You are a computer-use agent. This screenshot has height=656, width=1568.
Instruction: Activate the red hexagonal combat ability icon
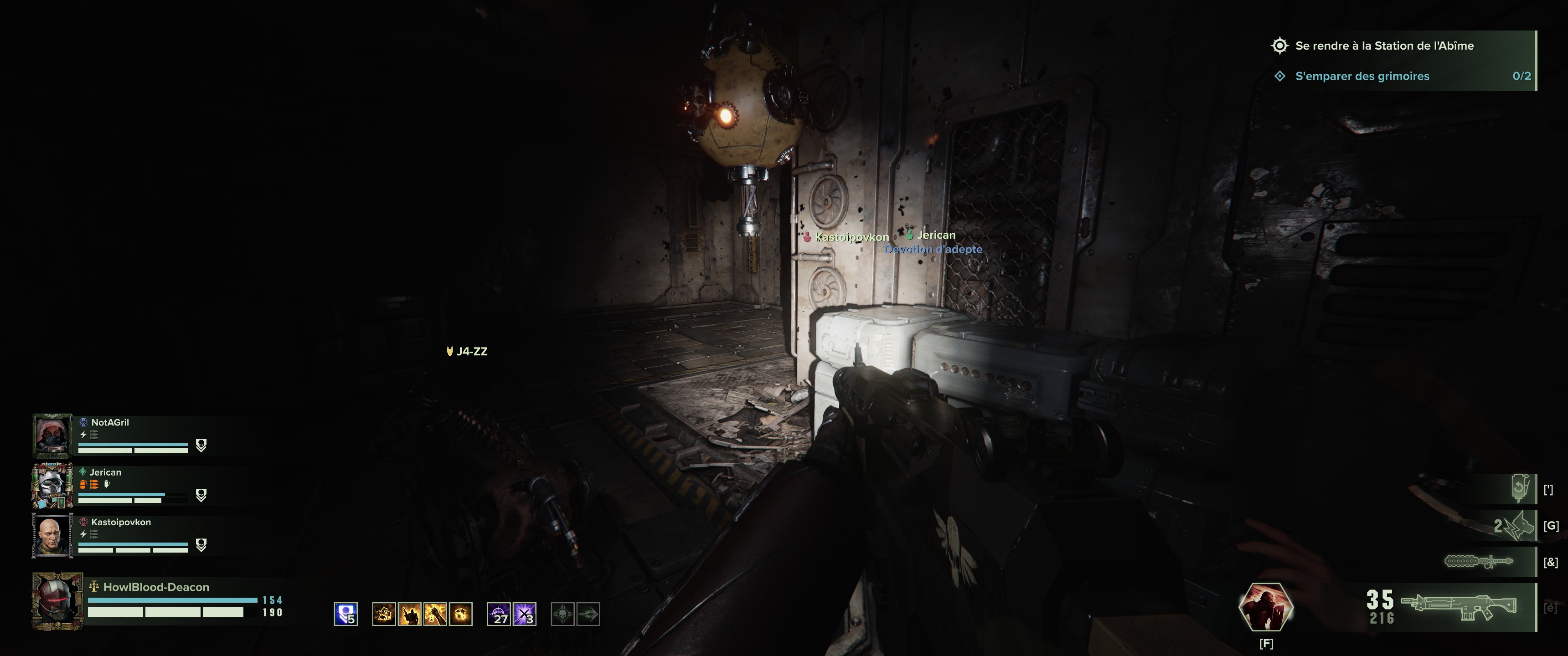(x=1265, y=607)
